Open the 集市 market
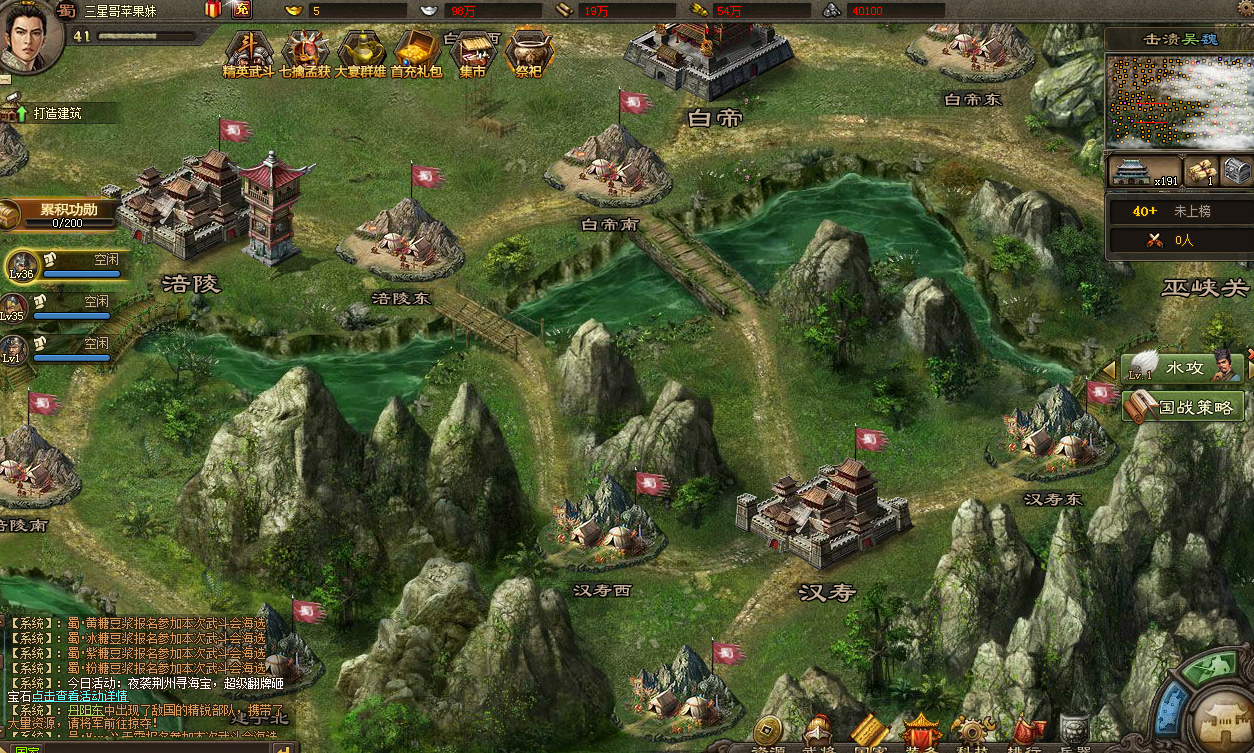1254x753 pixels. (472, 52)
